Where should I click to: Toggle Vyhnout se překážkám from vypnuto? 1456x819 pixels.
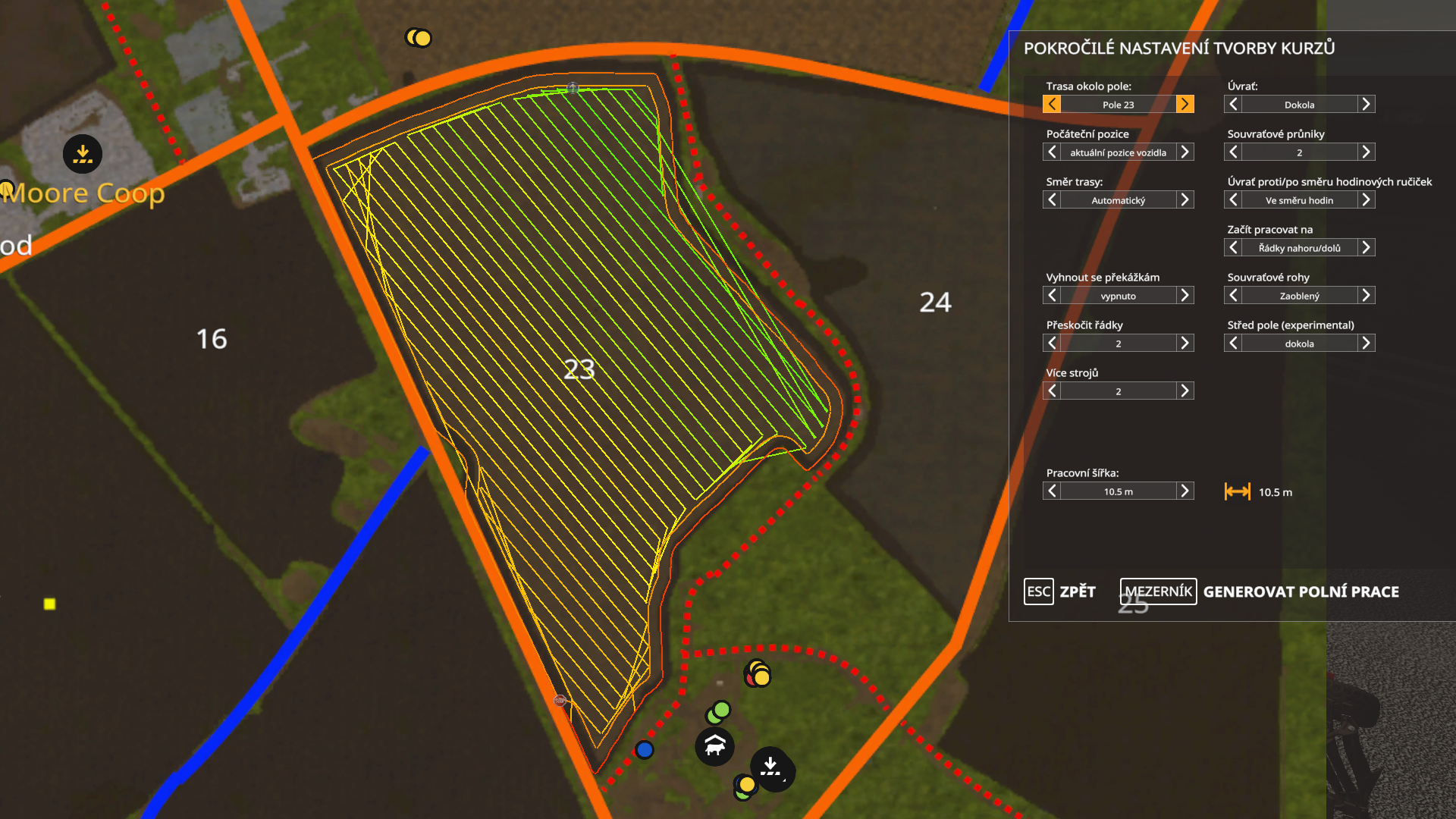pyautogui.click(x=1185, y=295)
